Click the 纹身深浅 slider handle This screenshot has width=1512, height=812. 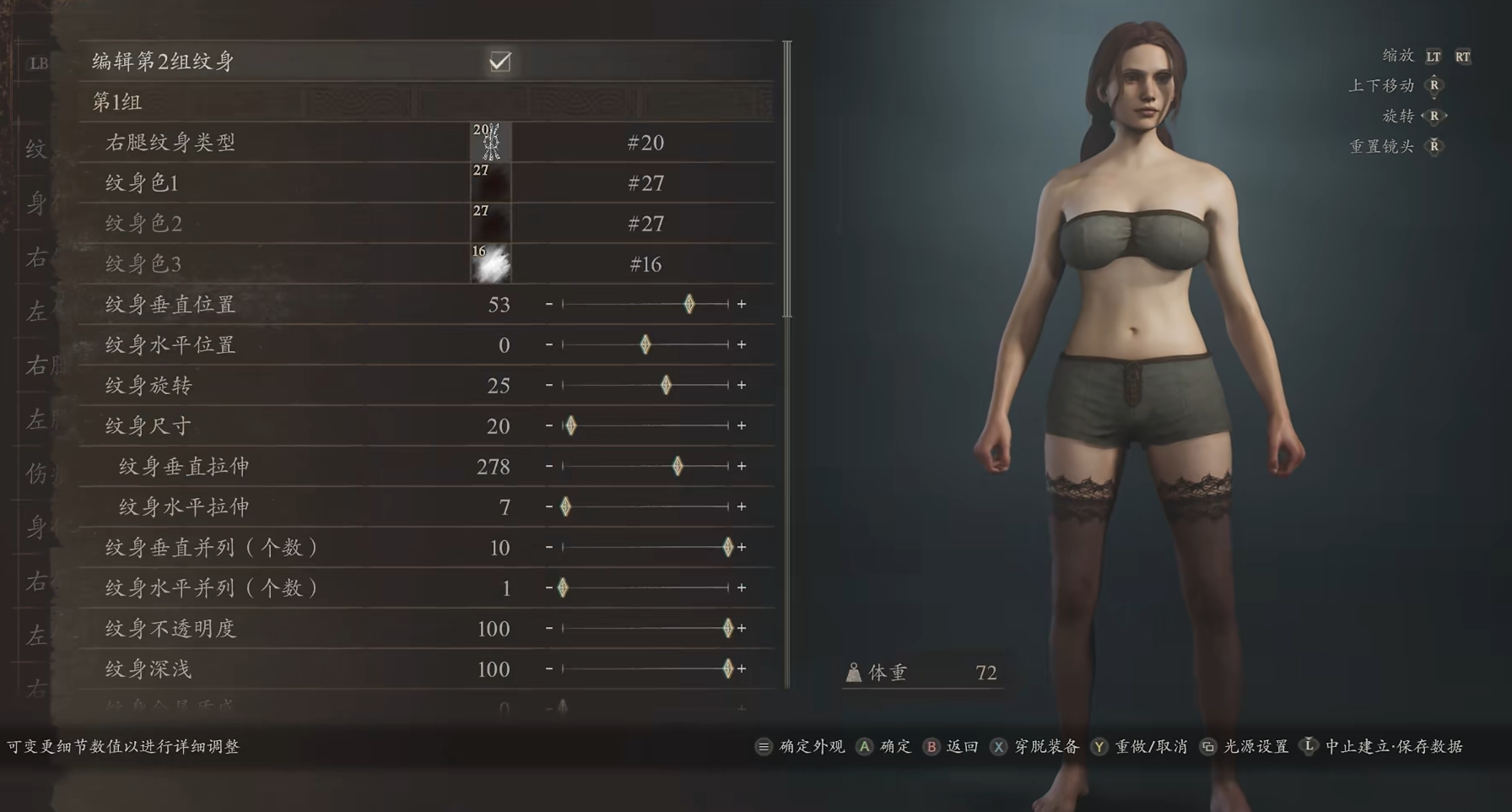(x=728, y=669)
